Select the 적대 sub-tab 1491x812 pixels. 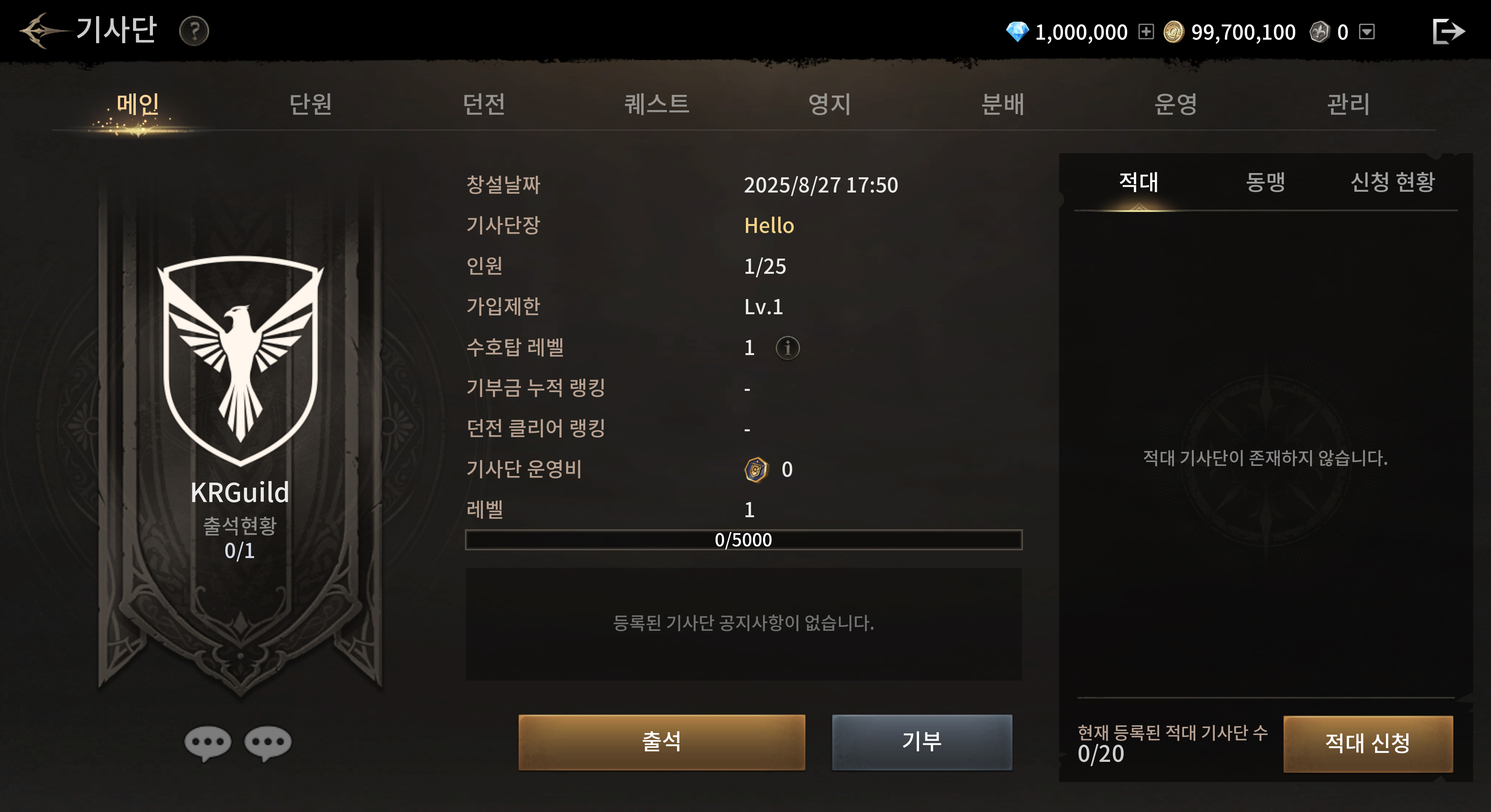[x=1138, y=182]
